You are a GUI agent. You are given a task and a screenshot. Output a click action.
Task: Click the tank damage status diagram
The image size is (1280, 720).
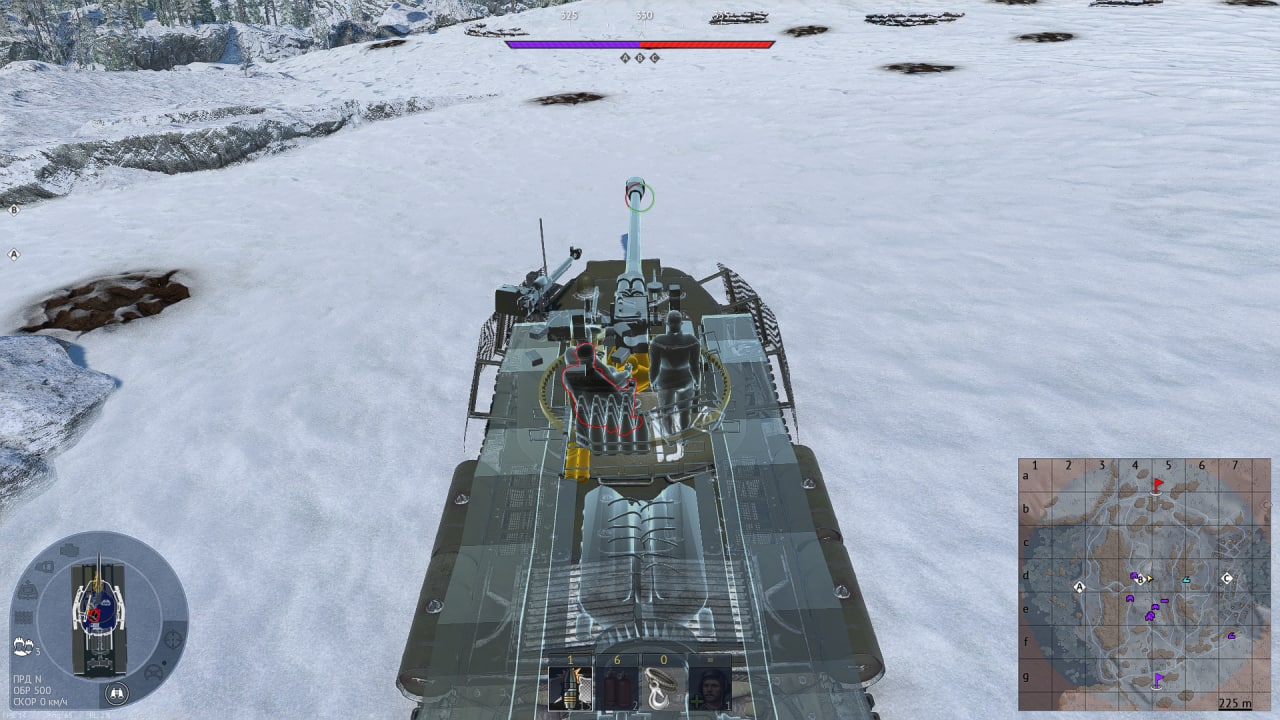[98, 610]
